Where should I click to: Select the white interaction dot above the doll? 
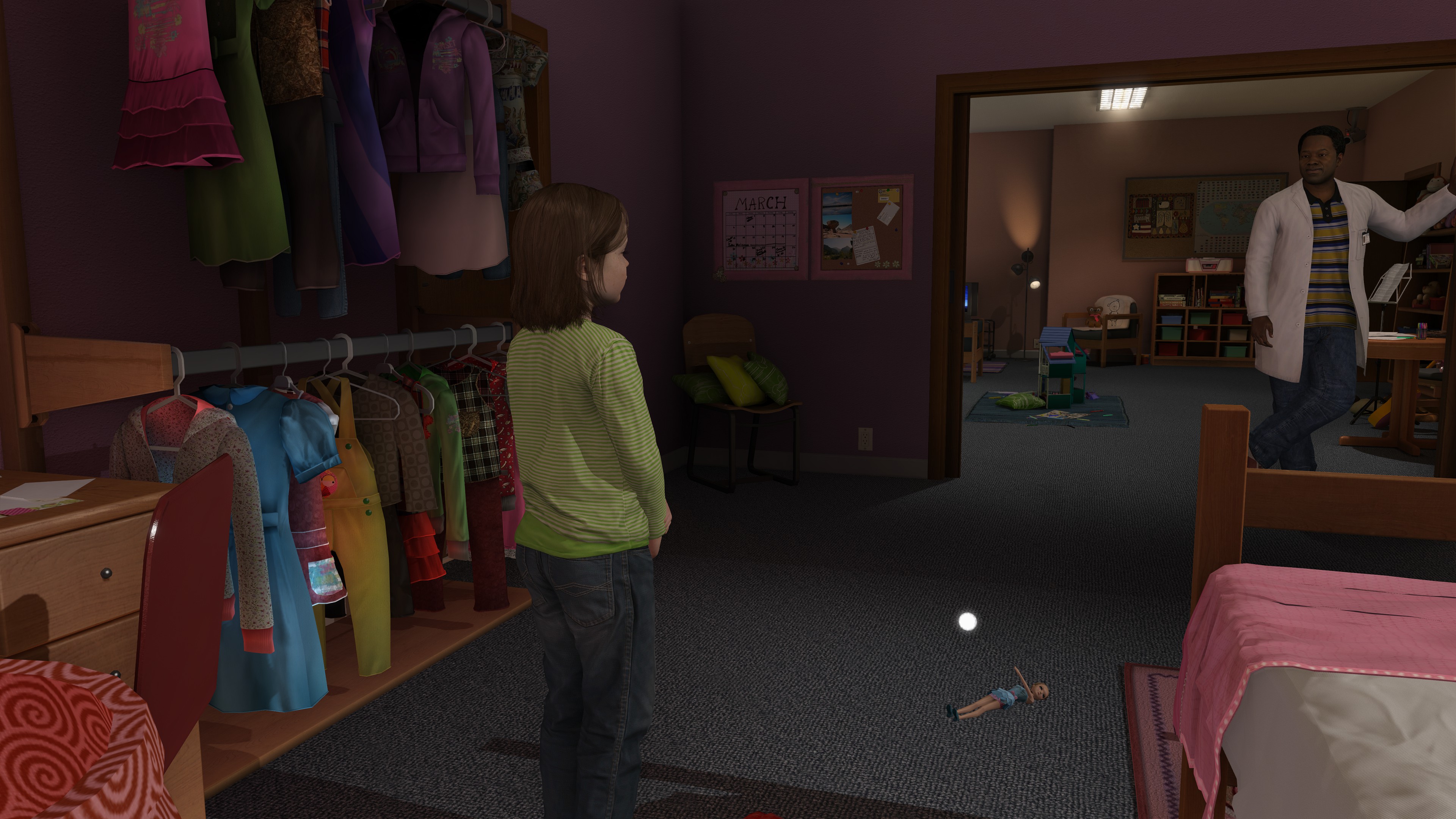(968, 622)
